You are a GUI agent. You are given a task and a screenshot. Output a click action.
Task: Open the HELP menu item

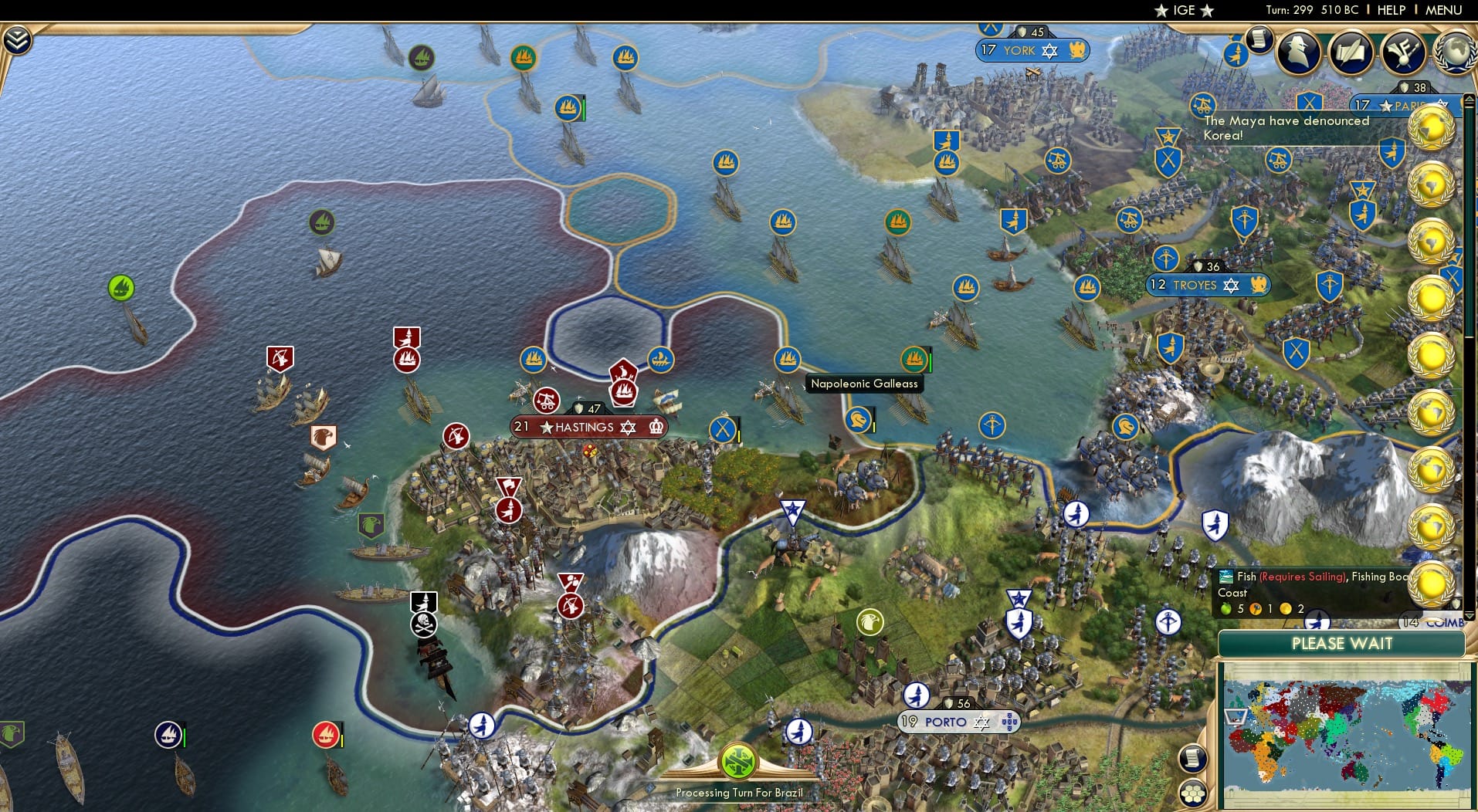coord(1390,11)
